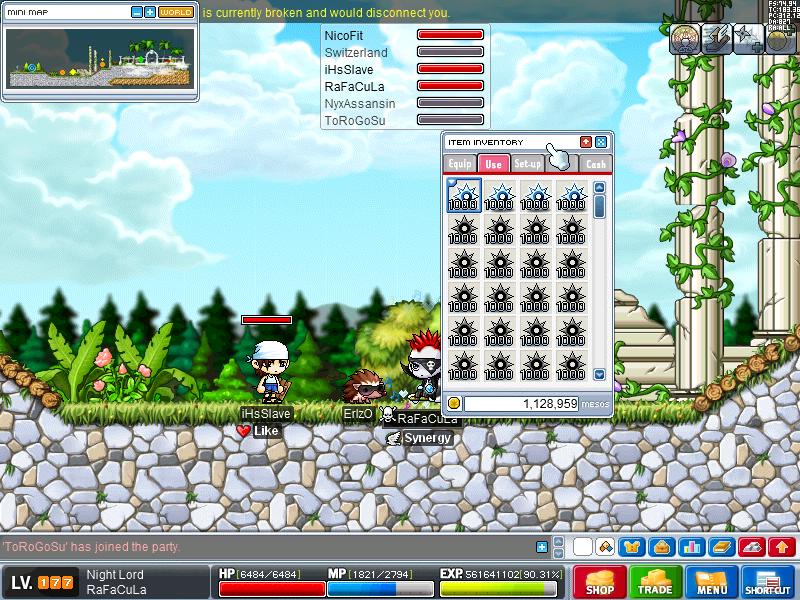
Task: Click the red arrow button on Item Inventory
Action: pos(586,142)
